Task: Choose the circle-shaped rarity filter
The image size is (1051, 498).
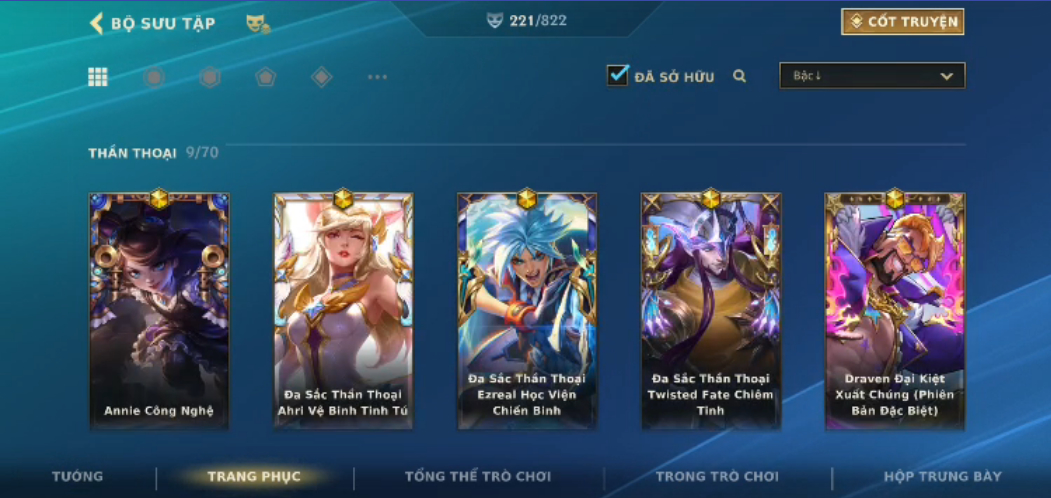Action: [x=154, y=77]
